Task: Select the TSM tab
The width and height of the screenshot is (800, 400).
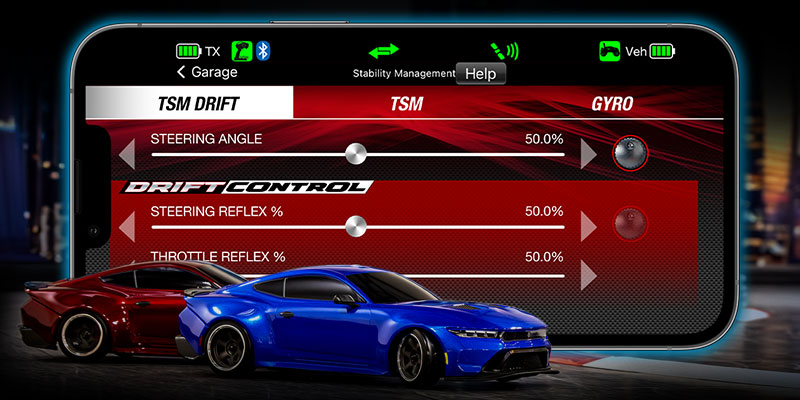Action: (407, 102)
